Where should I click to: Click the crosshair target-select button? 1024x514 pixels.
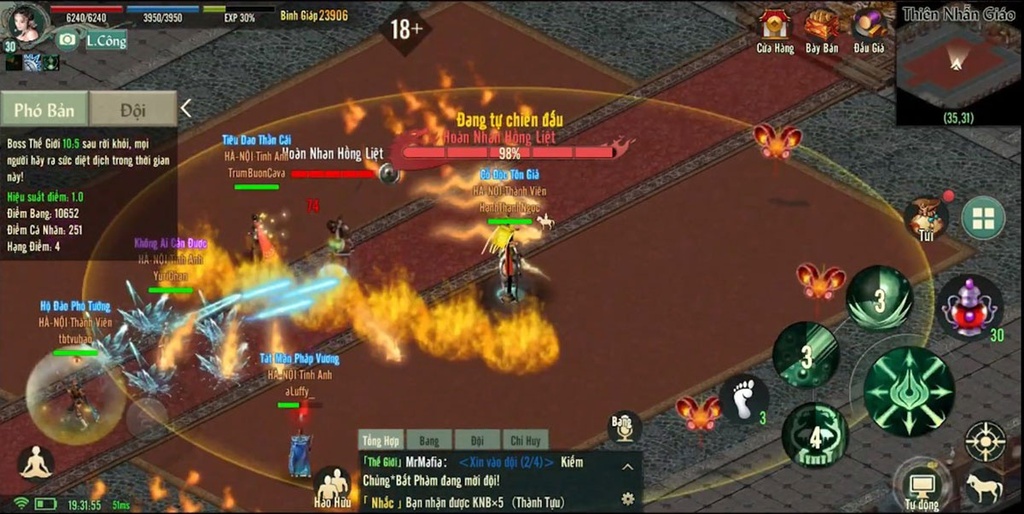984,441
